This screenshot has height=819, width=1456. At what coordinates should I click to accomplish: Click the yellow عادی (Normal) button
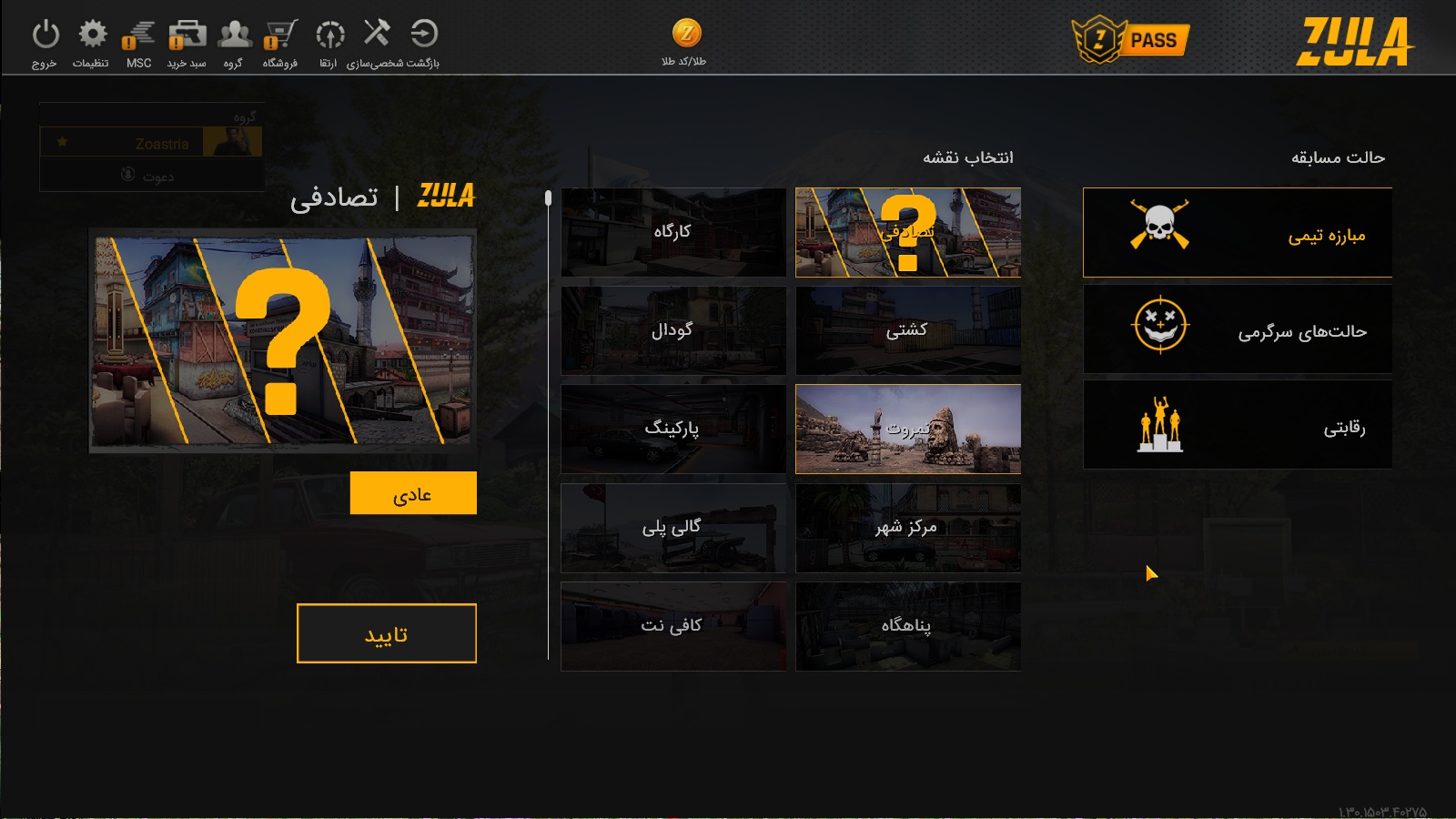tap(413, 493)
